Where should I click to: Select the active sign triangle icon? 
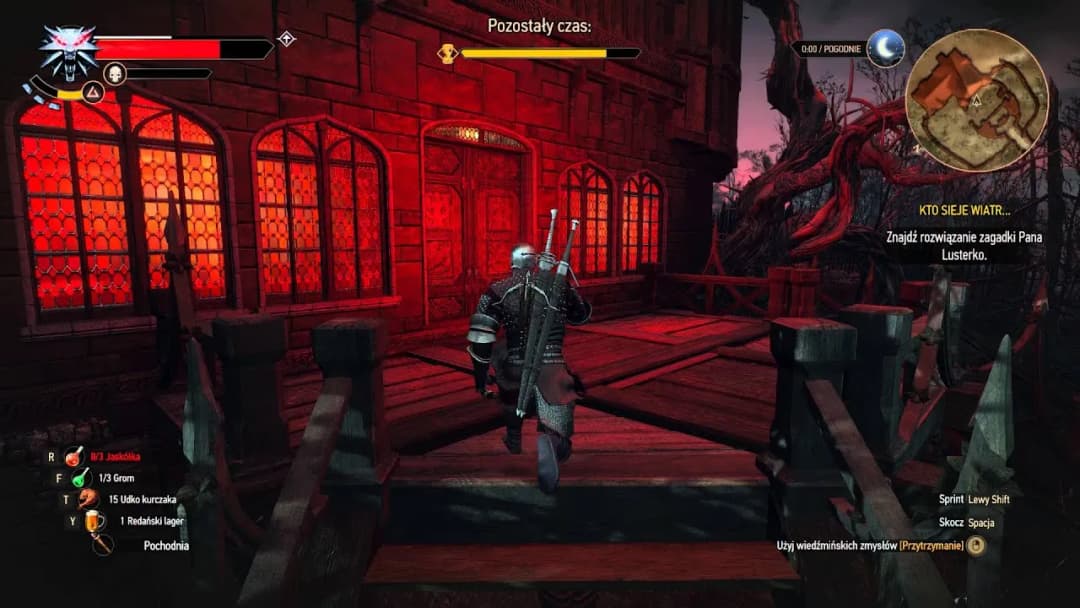93,93
